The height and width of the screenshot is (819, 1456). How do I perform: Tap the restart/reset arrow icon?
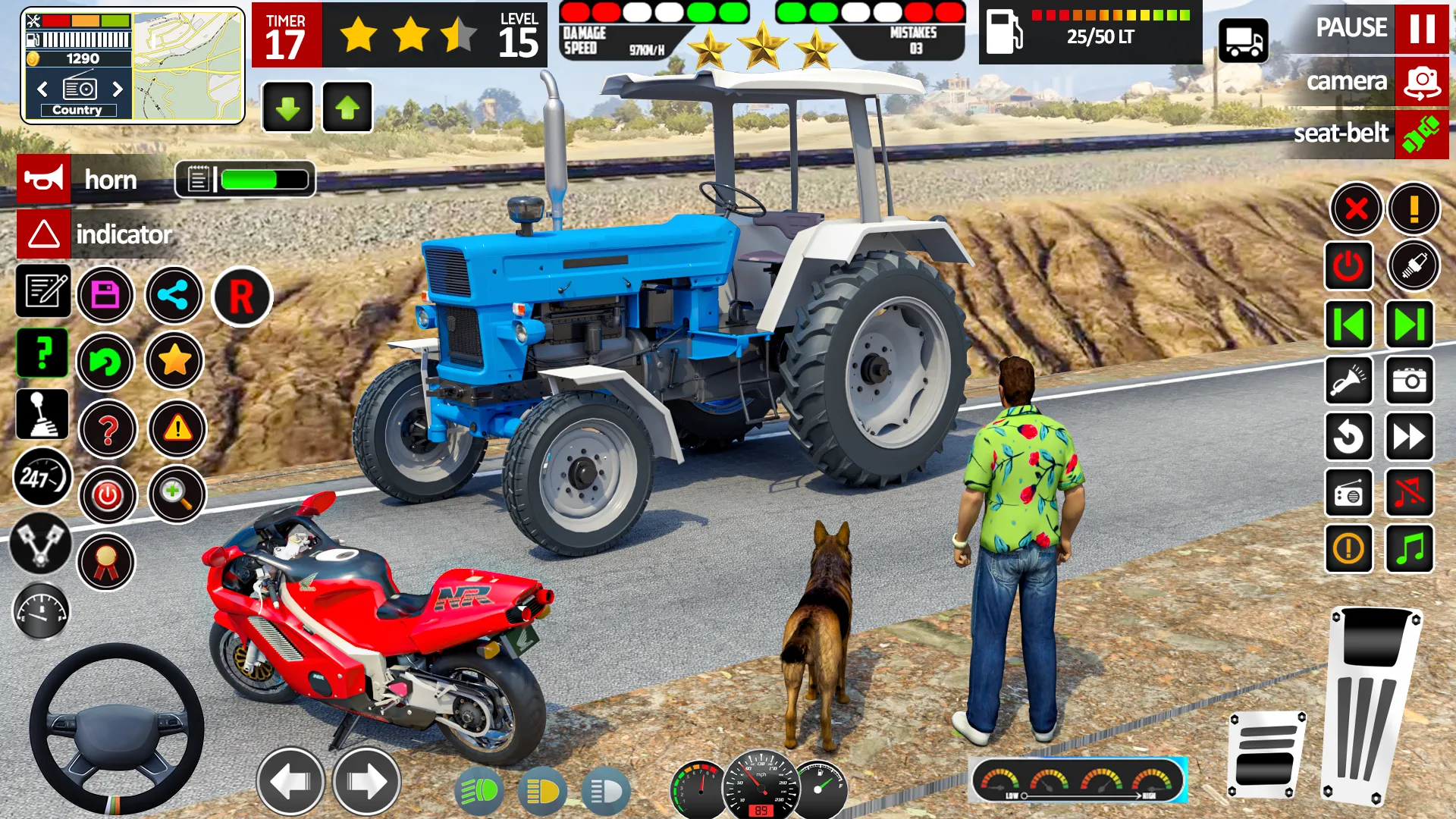point(1350,438)
